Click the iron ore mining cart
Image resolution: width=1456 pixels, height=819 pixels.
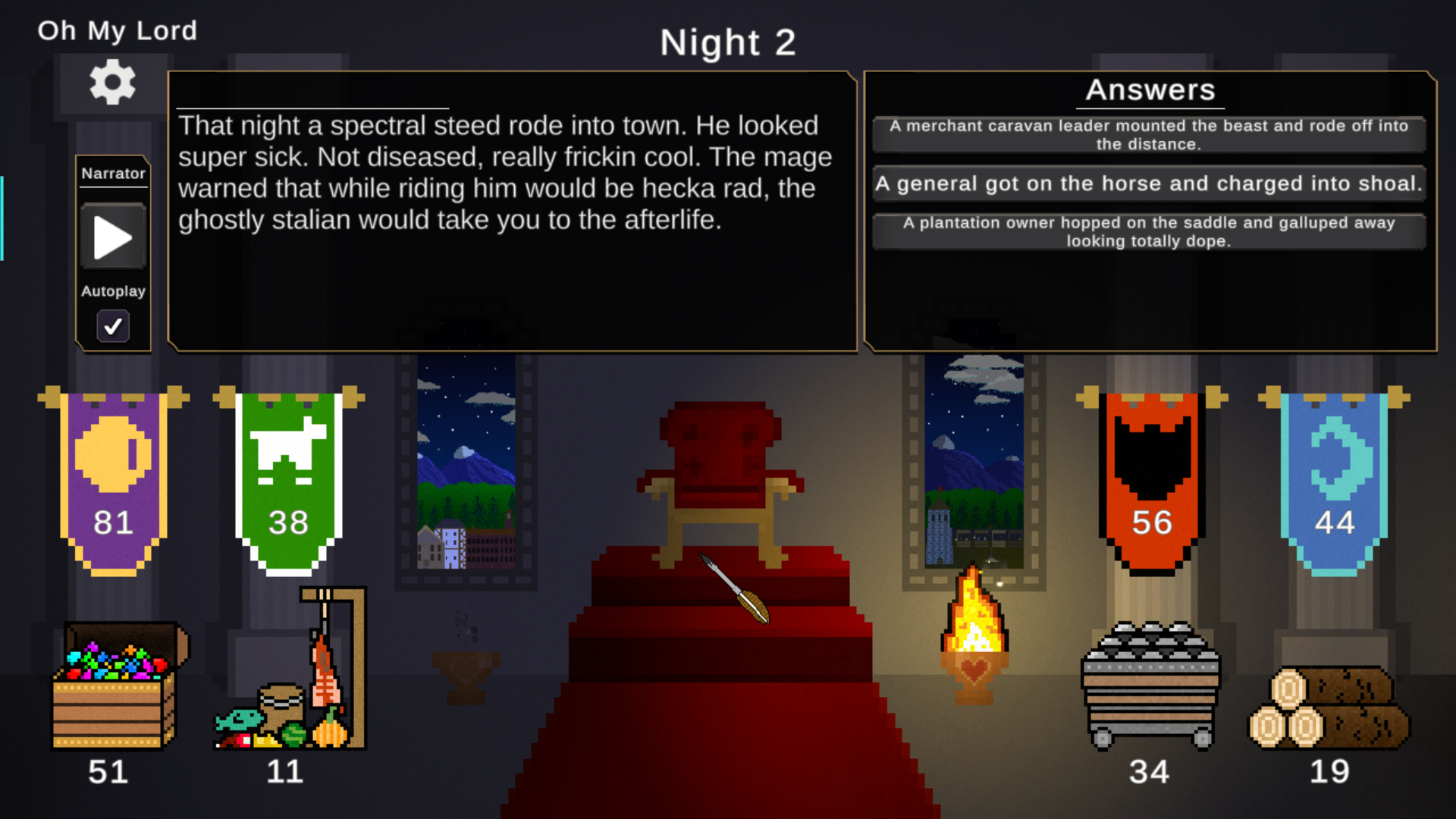click(x=1150, y=682)
